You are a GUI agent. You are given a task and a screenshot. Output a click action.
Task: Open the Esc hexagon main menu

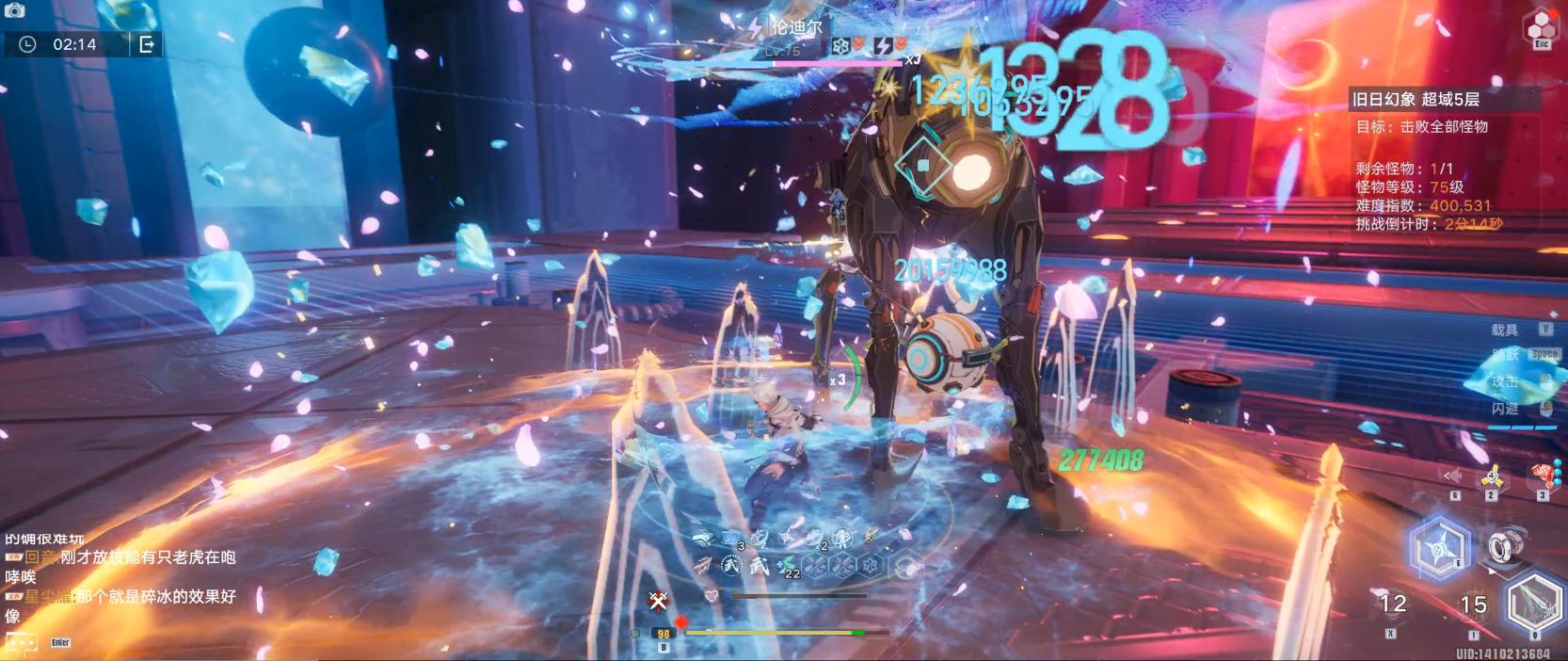click(x=1542, y=28)
